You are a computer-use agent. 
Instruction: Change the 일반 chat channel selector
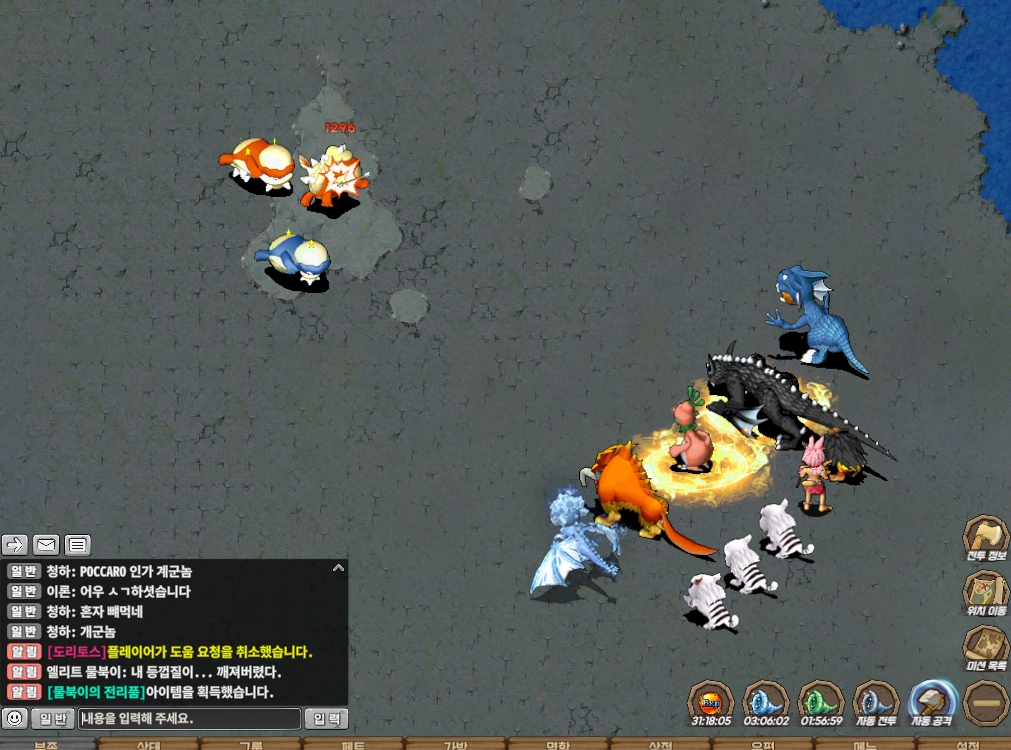pos(52,719)
